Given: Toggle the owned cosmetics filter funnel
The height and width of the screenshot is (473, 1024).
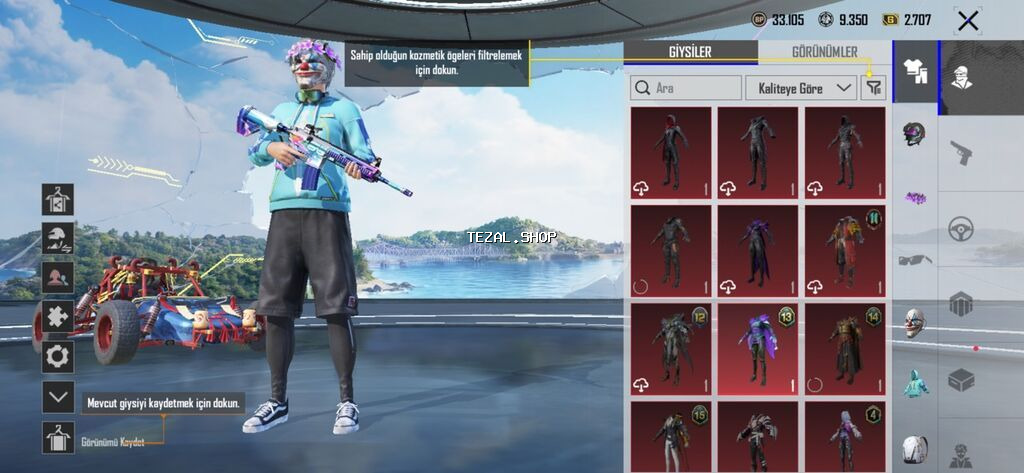Looking at the screenshot, I should click(874, 88).
